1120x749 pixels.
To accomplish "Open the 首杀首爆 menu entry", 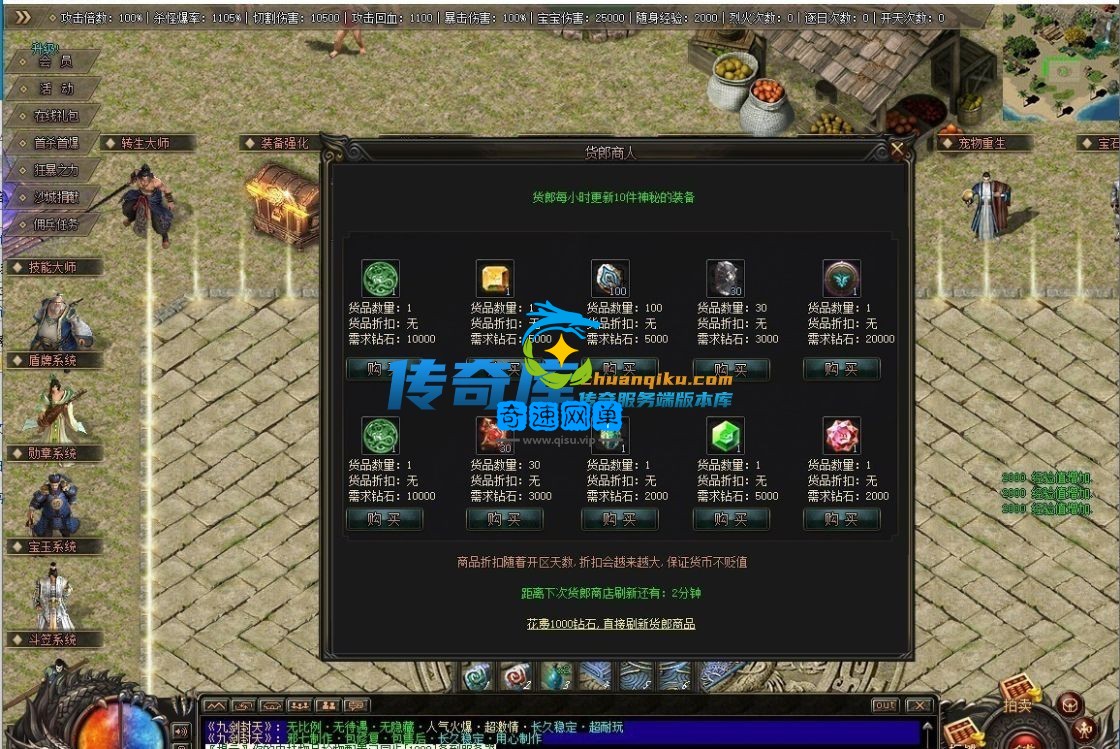I will [56, 143].
